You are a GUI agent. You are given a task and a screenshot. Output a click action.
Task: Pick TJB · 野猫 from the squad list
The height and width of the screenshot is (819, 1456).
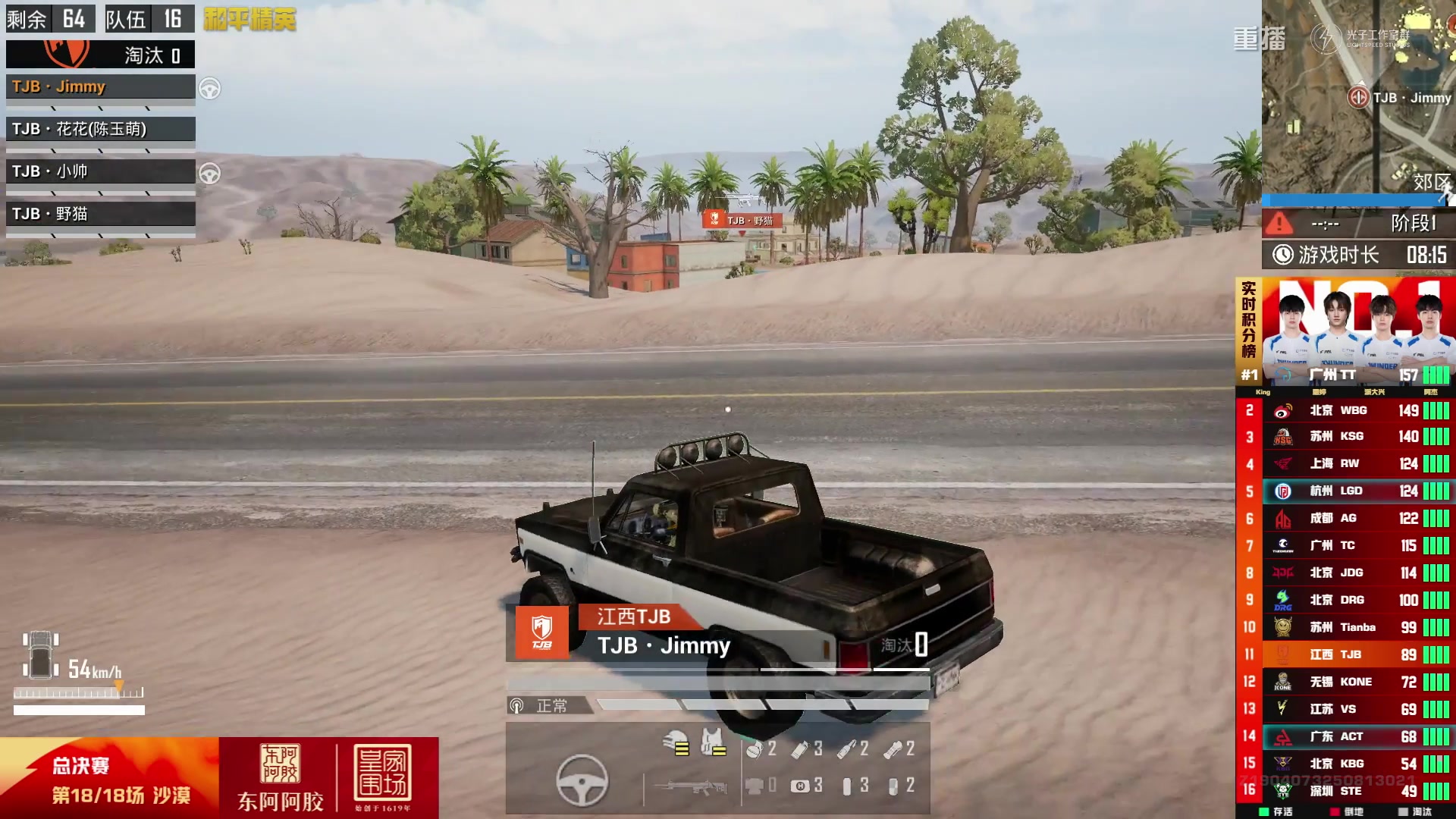100,215
